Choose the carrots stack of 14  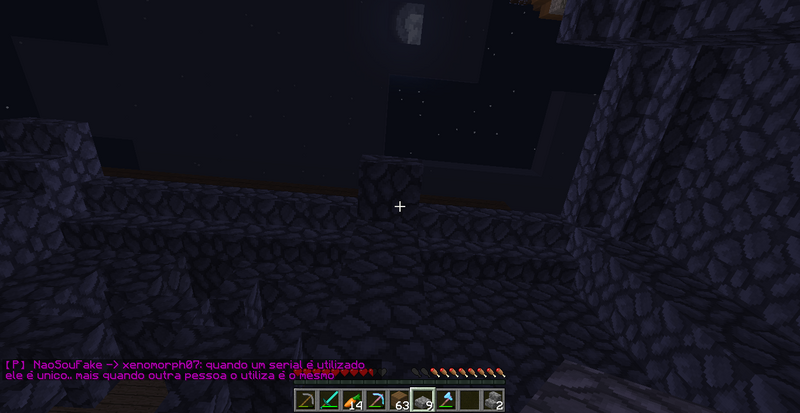352,401
